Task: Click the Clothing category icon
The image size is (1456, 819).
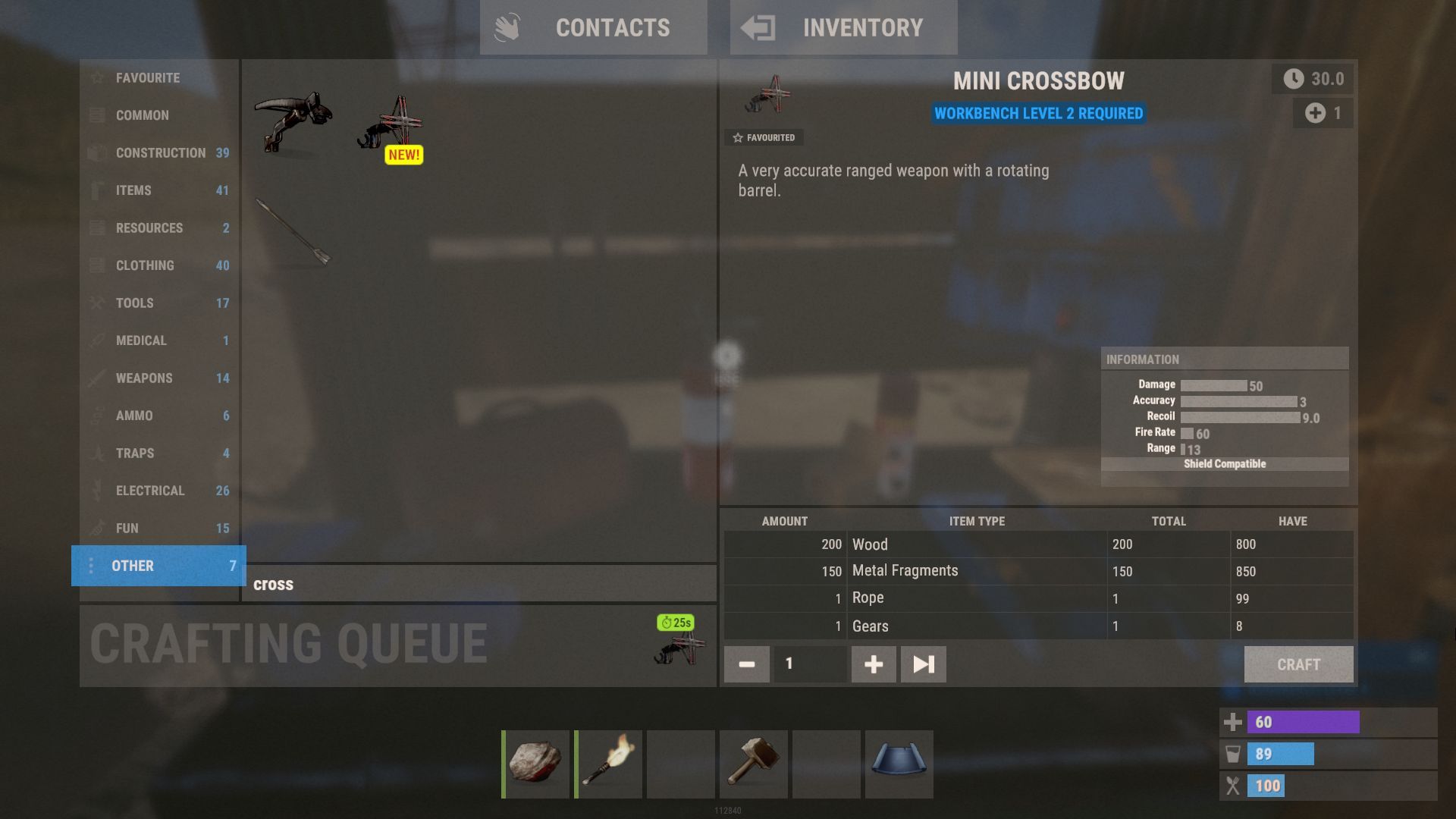Action: pyautogui.click(x=97, y=265)
